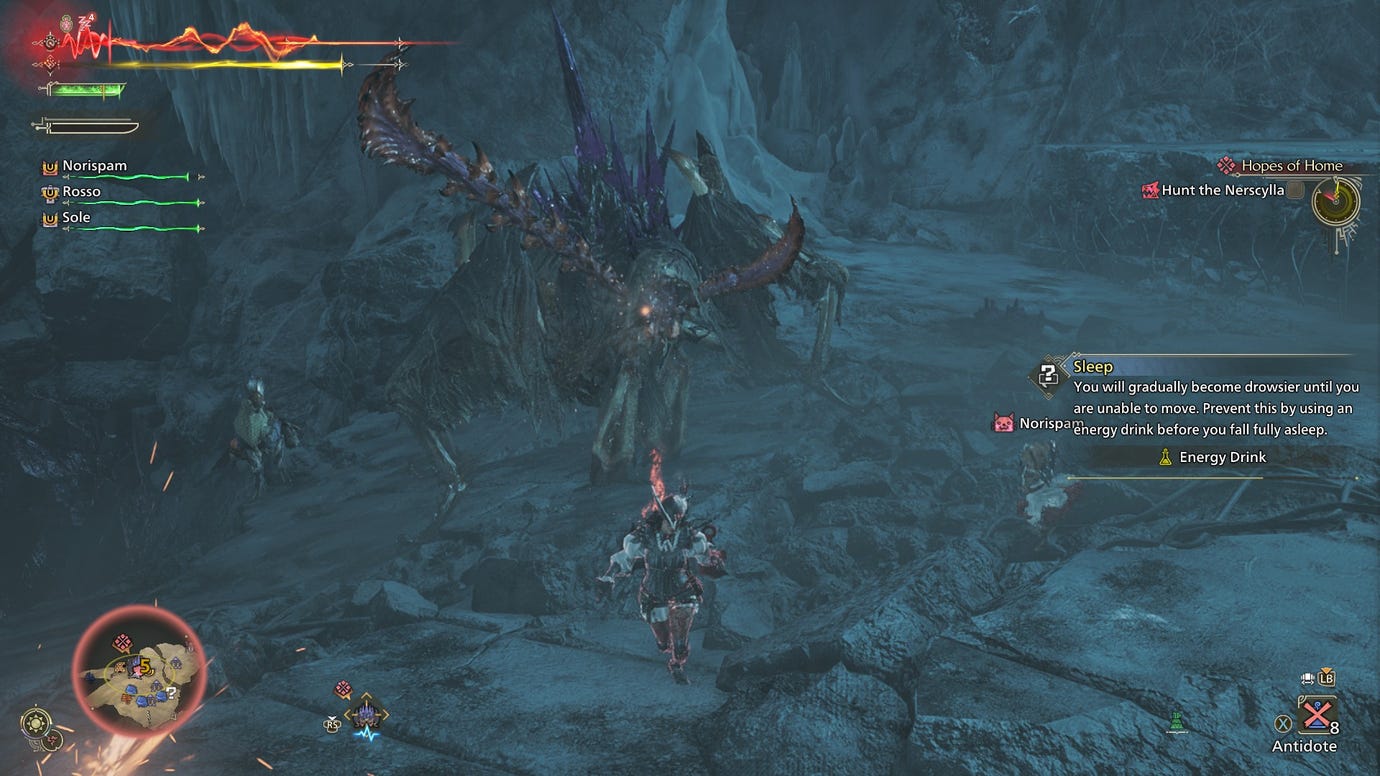Click the monster icon next to Hunt the Nerscylla
1380x776 pixels.
click(x=1151, y=190)
